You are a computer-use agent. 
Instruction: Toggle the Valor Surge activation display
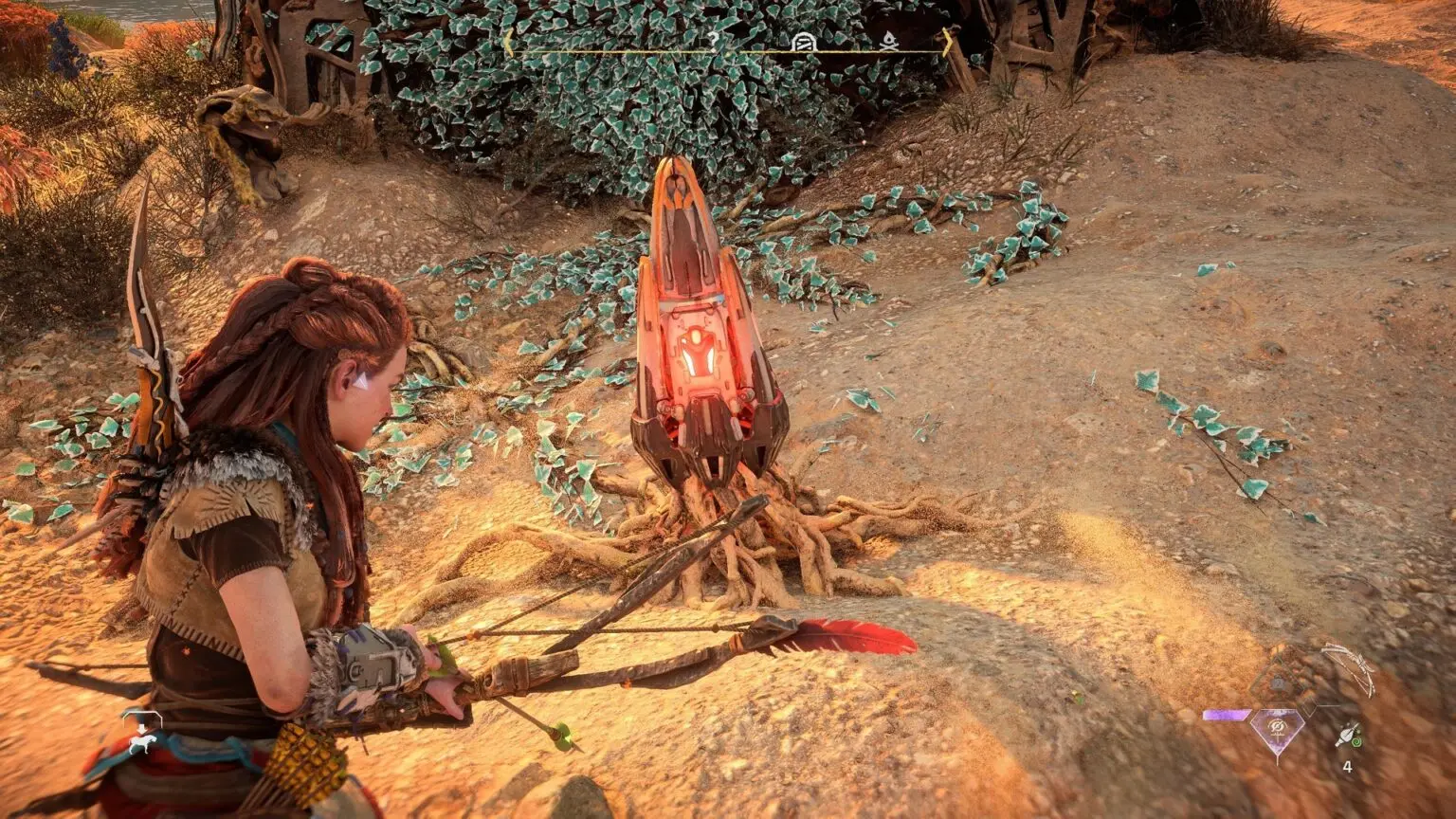pyautogui.click(x=1276, y=727)
